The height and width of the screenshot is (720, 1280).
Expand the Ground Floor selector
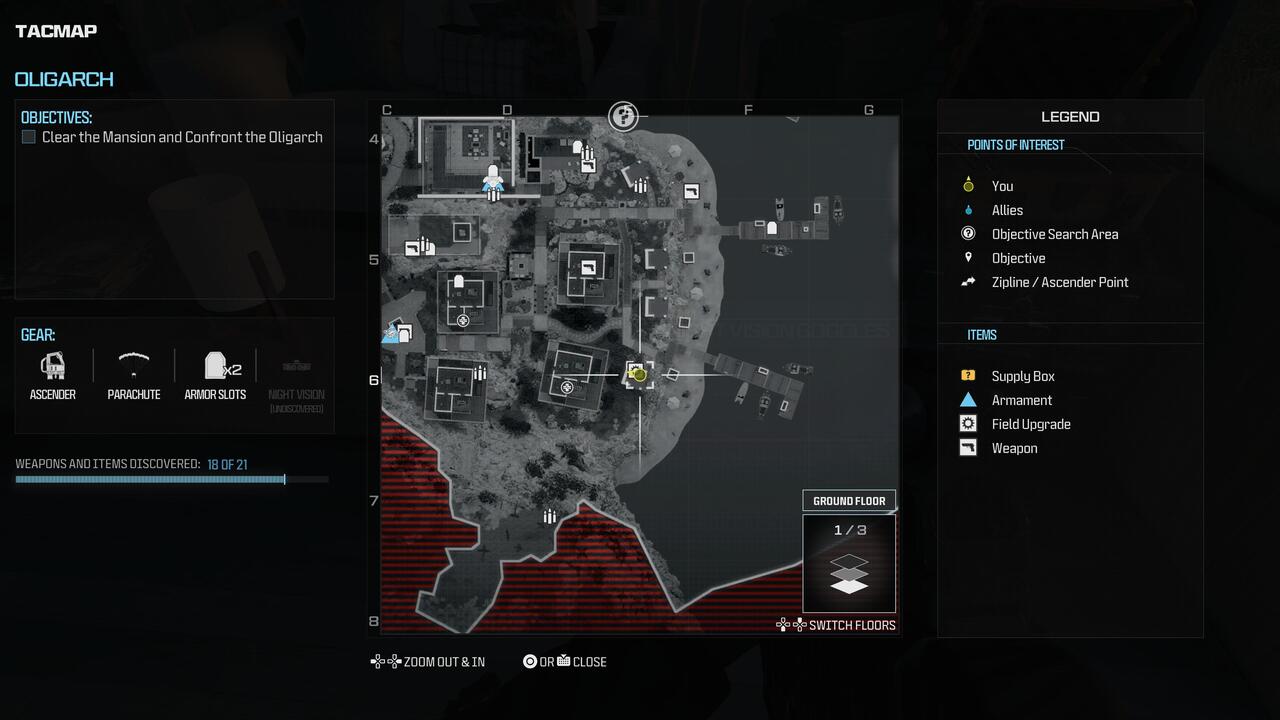pyautogui.click(x=849, y=500)
